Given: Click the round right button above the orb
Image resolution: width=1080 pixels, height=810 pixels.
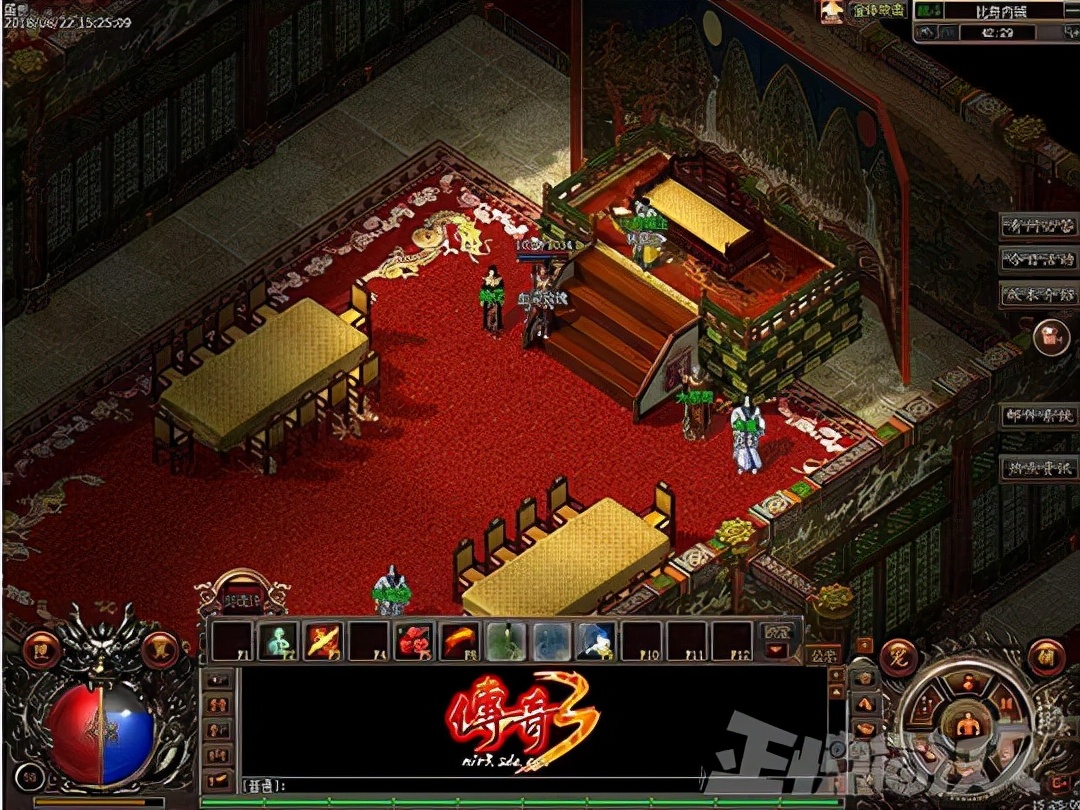Looking at the screenshot, I should (x=159, y=650).
